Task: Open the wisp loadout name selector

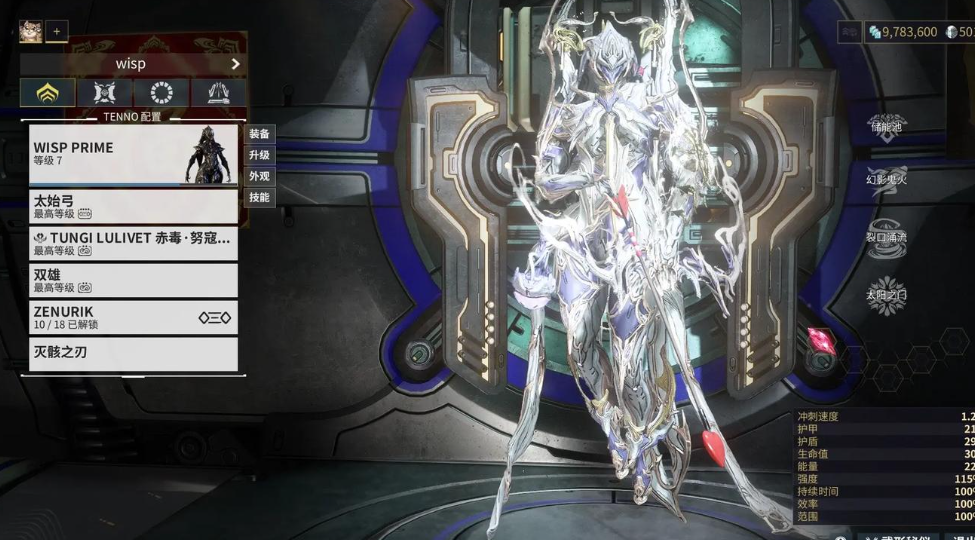Action: pyautogui.click(x=132, y=64)
